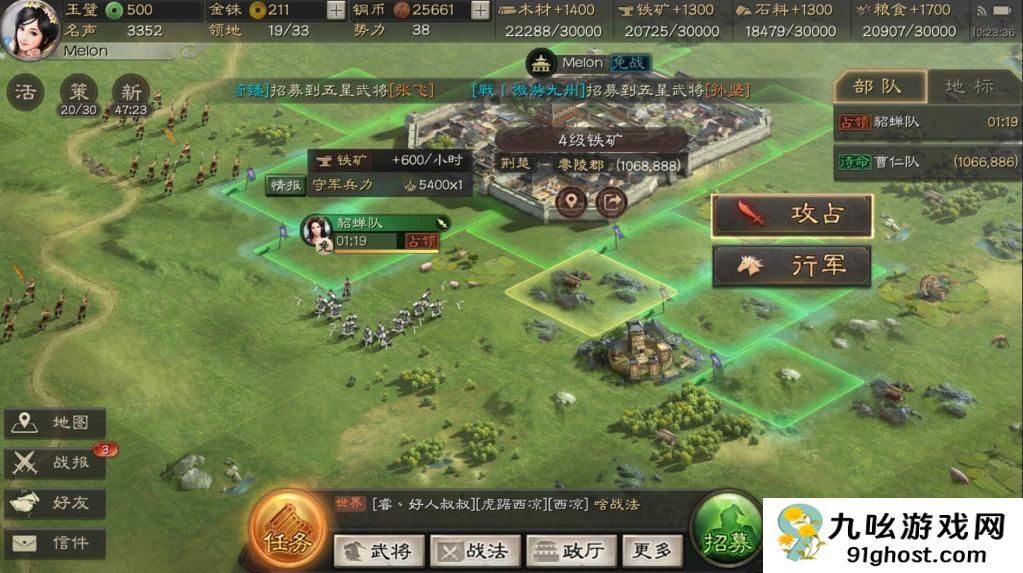This screenshot has height=573, width=1023.
Task: Add more 金铢 with the plus button
Action: coord(336,10)
